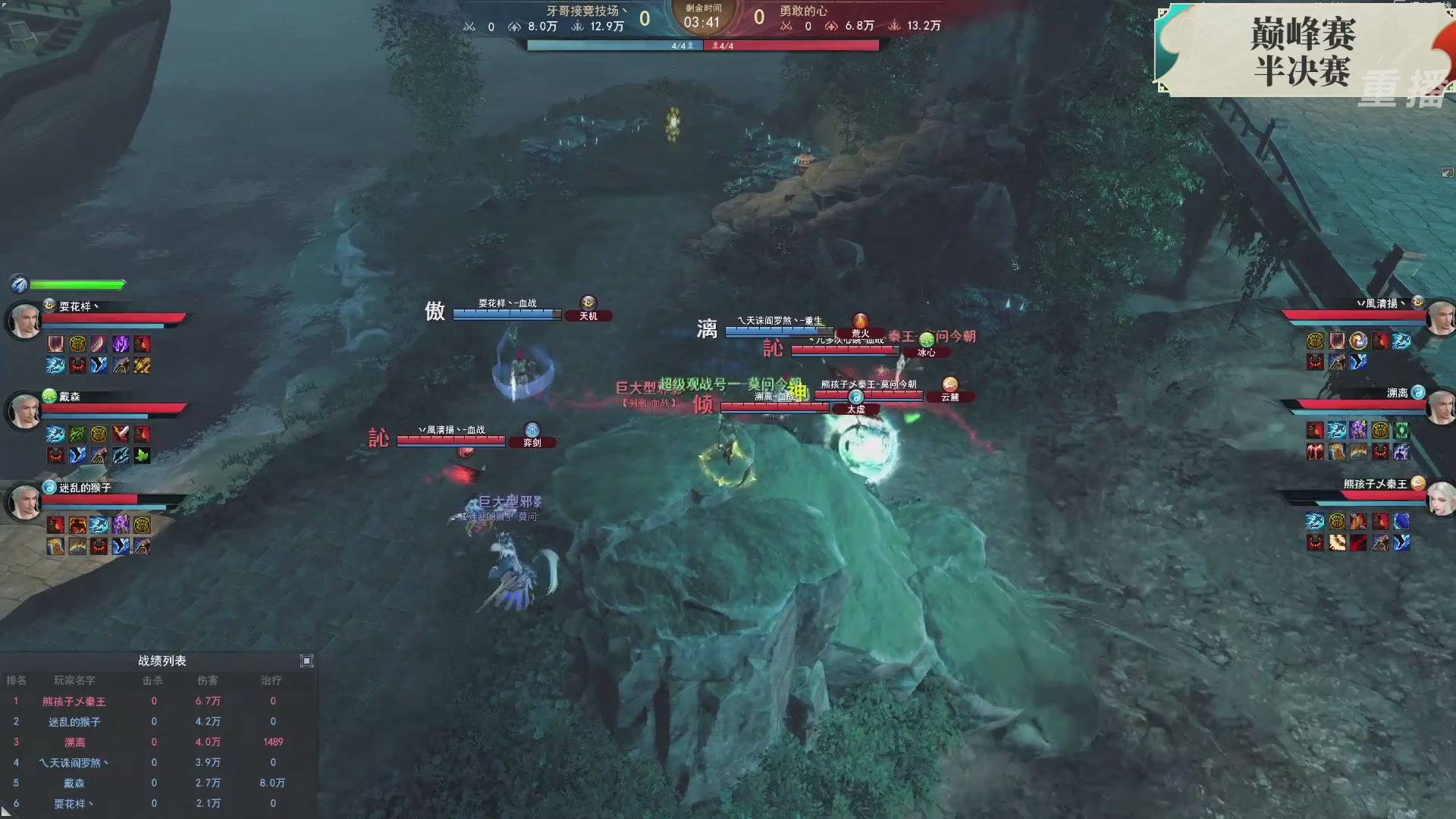Click 耍花样丶's character portrait
The width and height of the screenshot is (1456, 819).
coord(26,317)
